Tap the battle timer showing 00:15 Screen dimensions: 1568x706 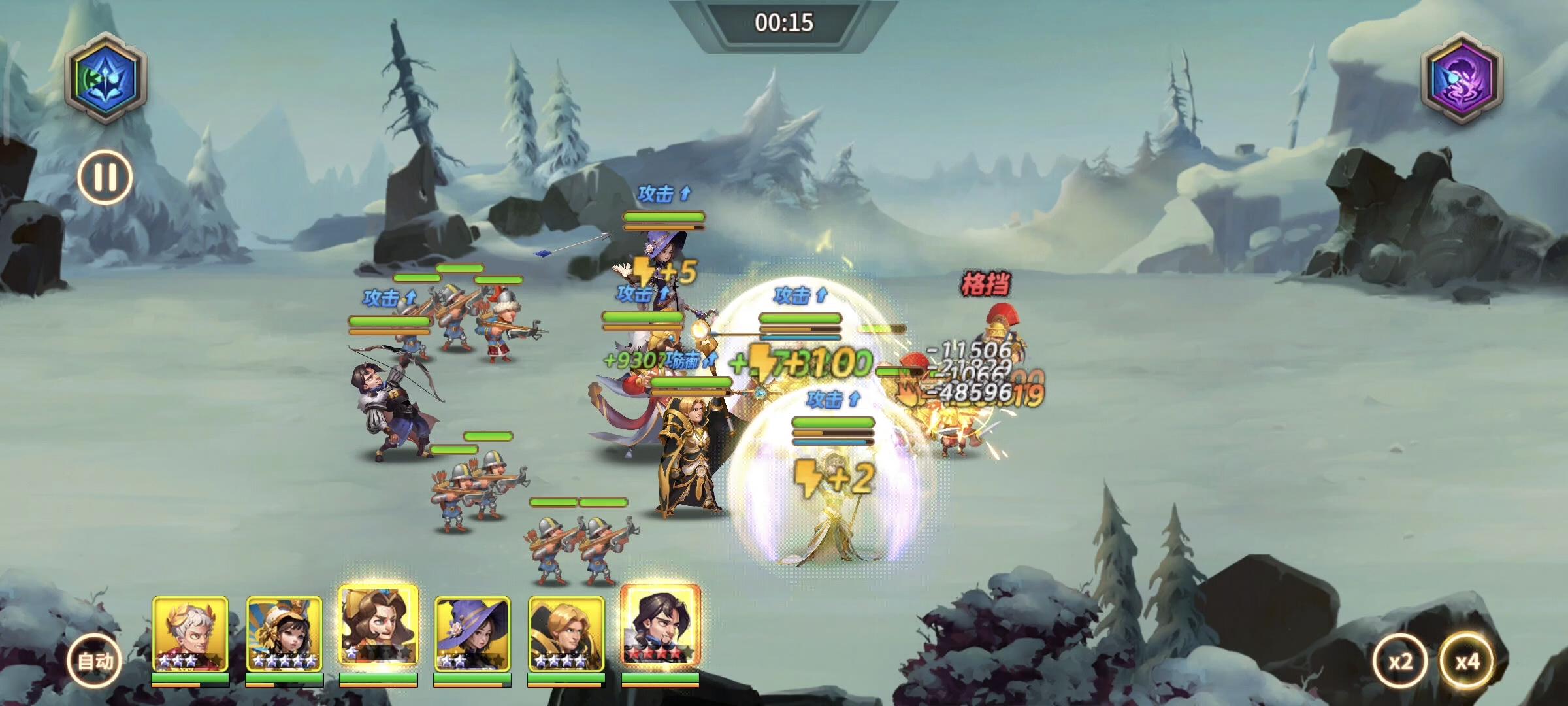(784, 21)
